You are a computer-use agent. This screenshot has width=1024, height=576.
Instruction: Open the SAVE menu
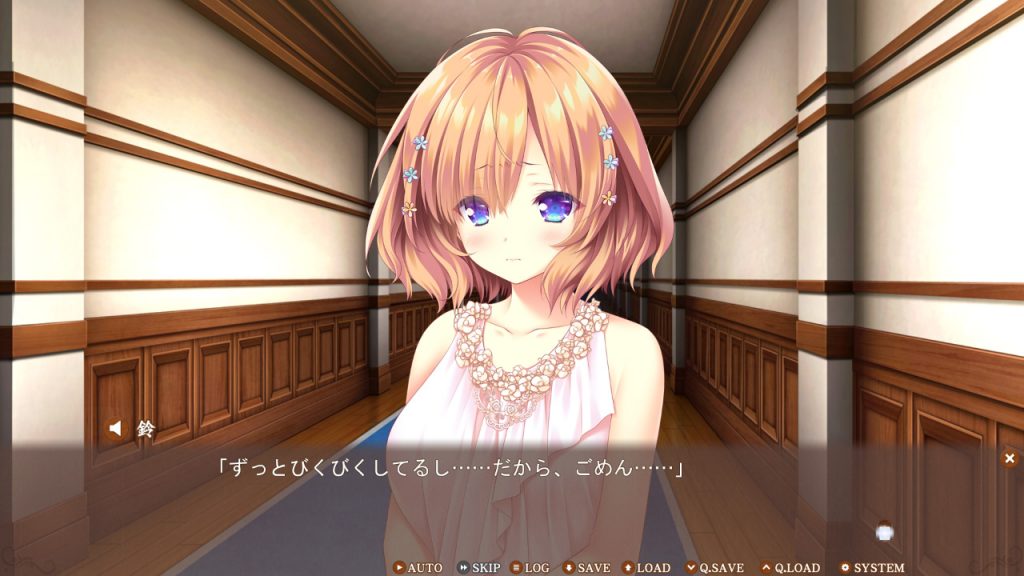point(586,568)
